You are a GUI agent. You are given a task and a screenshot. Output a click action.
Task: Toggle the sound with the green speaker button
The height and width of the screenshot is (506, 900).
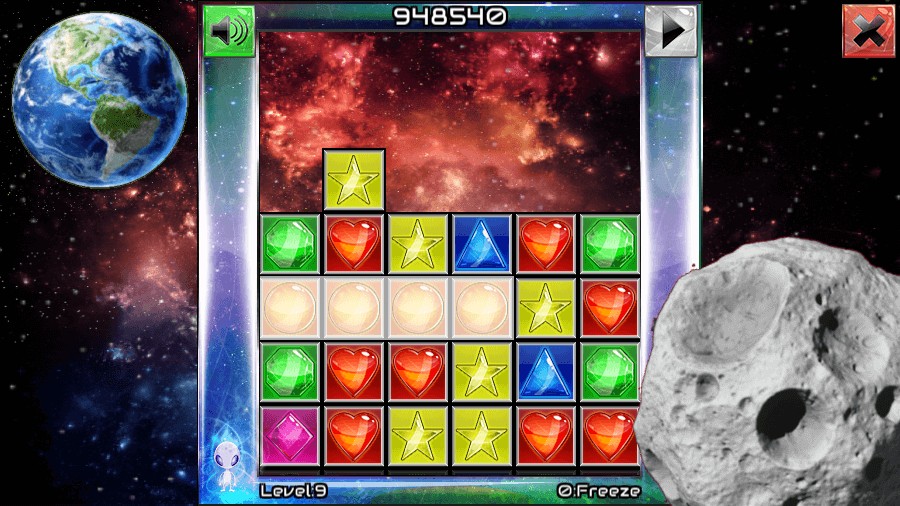[x=229, y=31]
